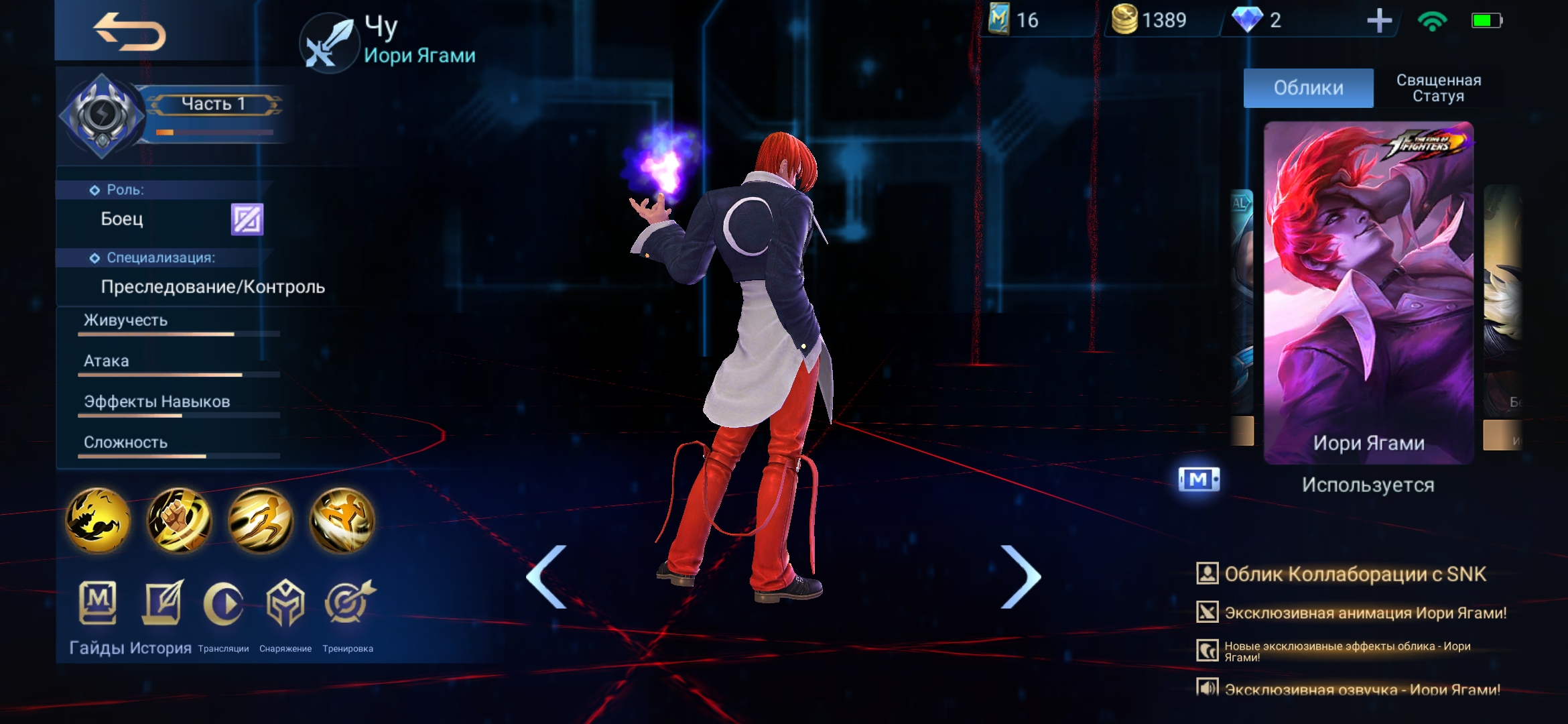
Task: Click the blue M badge button
Action: pos(1199,479)
